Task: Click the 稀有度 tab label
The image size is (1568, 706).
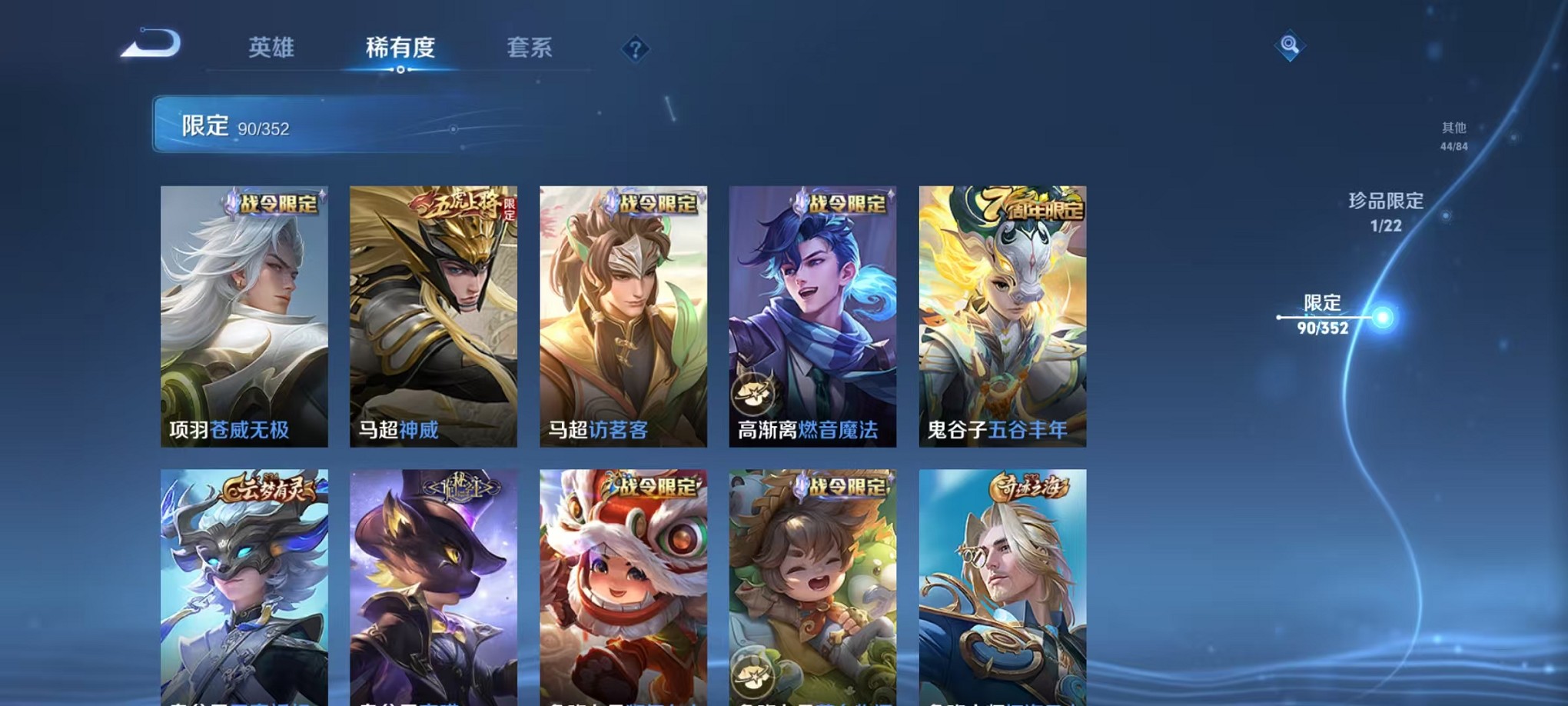Action: pos(401,48)
